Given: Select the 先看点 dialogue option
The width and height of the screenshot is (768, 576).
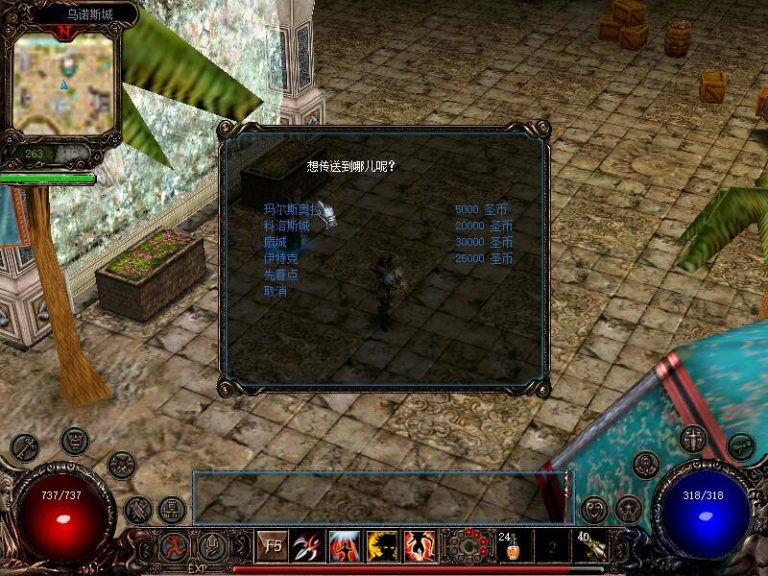Looking at the screenshot, I should (x=280, y=275).
